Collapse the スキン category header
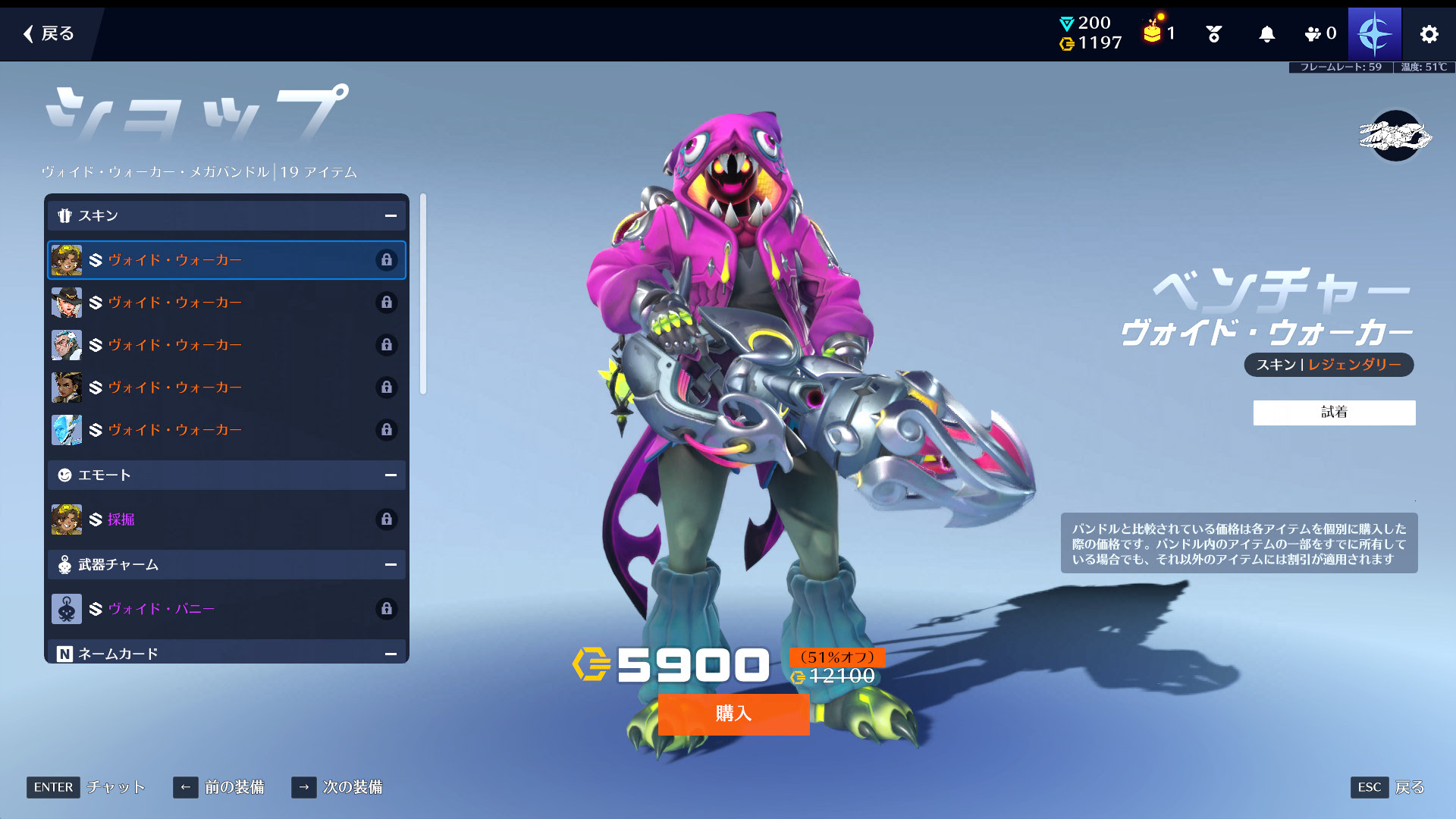 pos(391,216)
